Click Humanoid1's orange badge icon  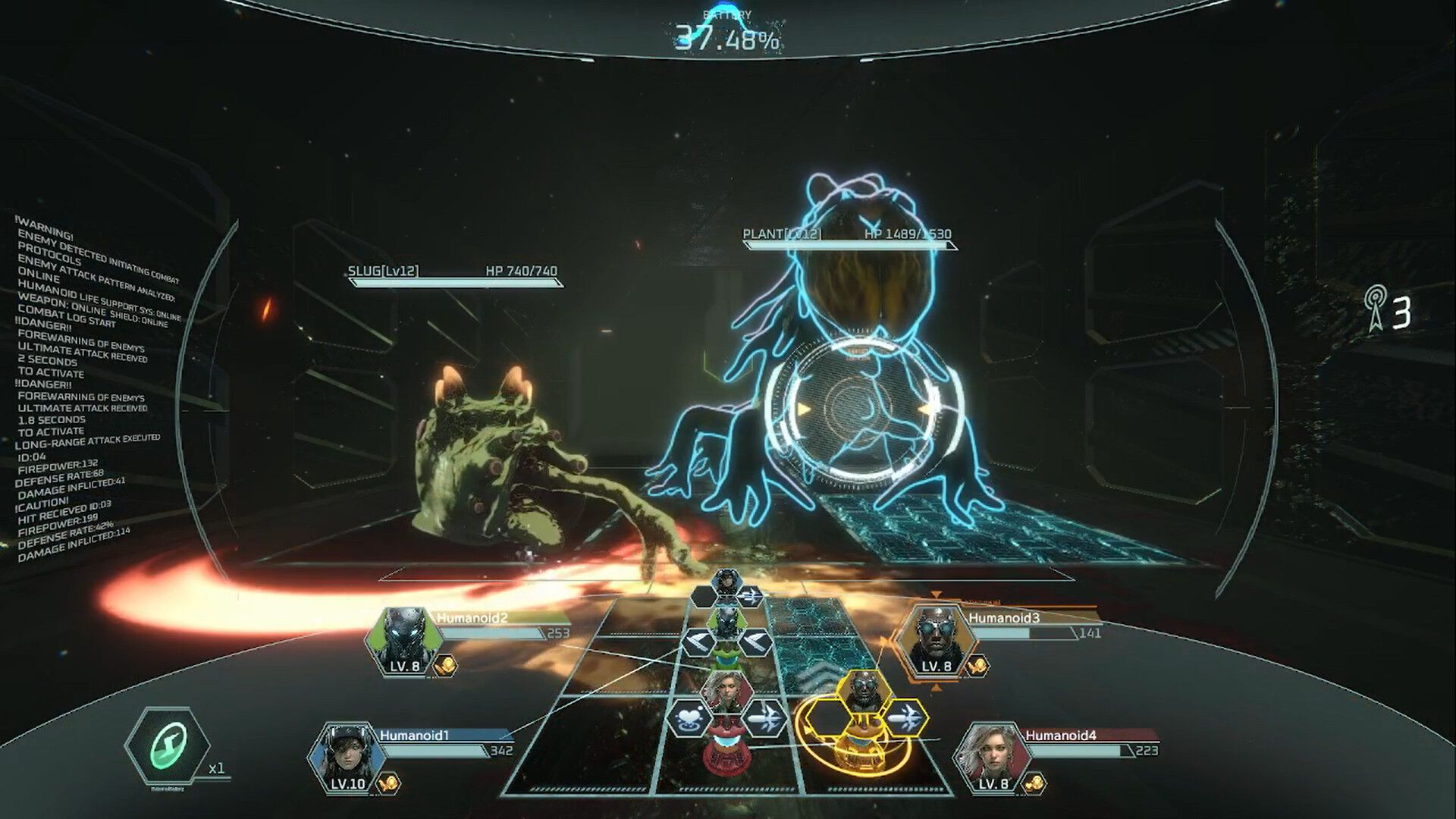pyautogui.click(x=389, y=783)
